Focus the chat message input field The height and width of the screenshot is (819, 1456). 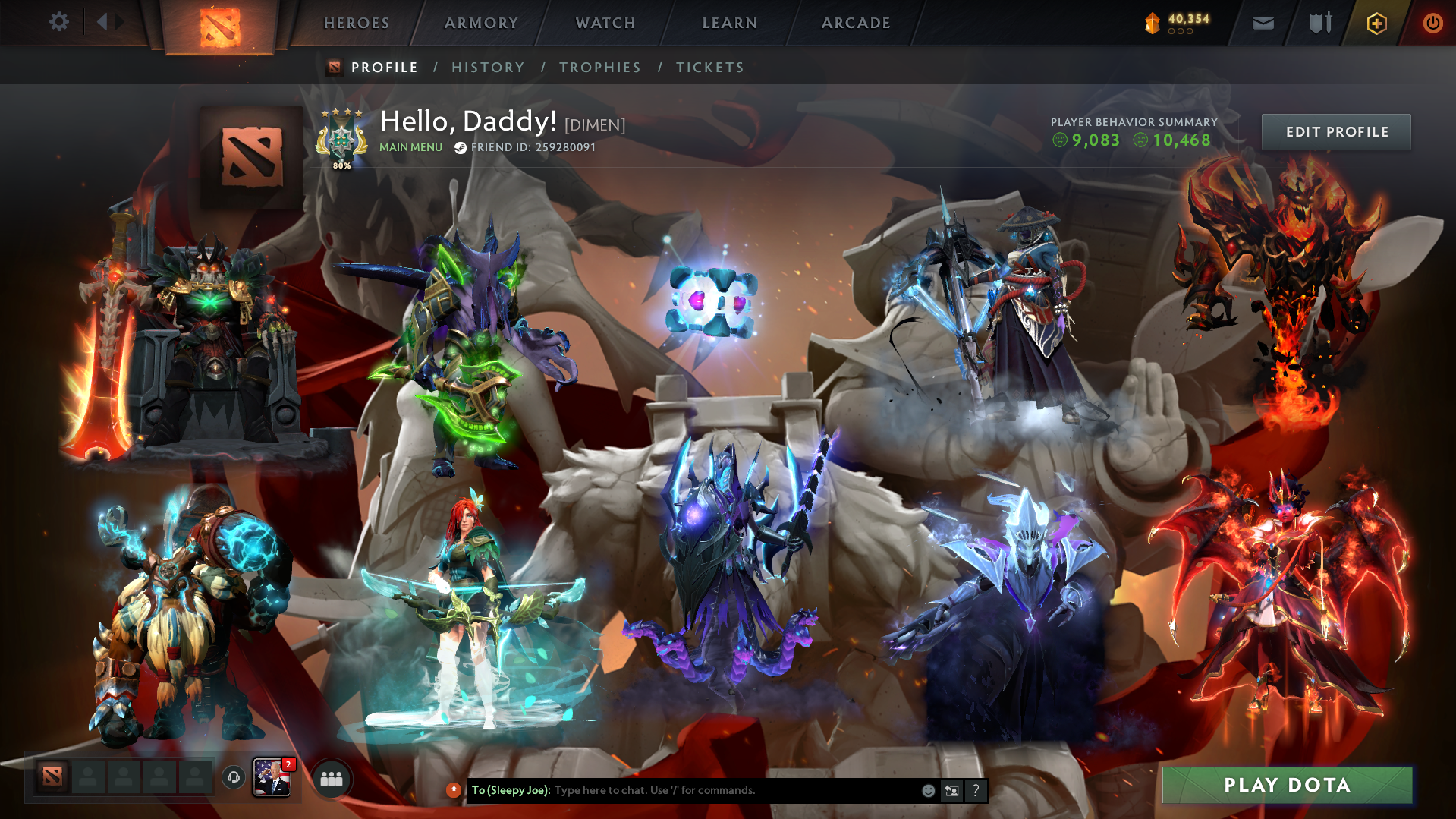728,790
